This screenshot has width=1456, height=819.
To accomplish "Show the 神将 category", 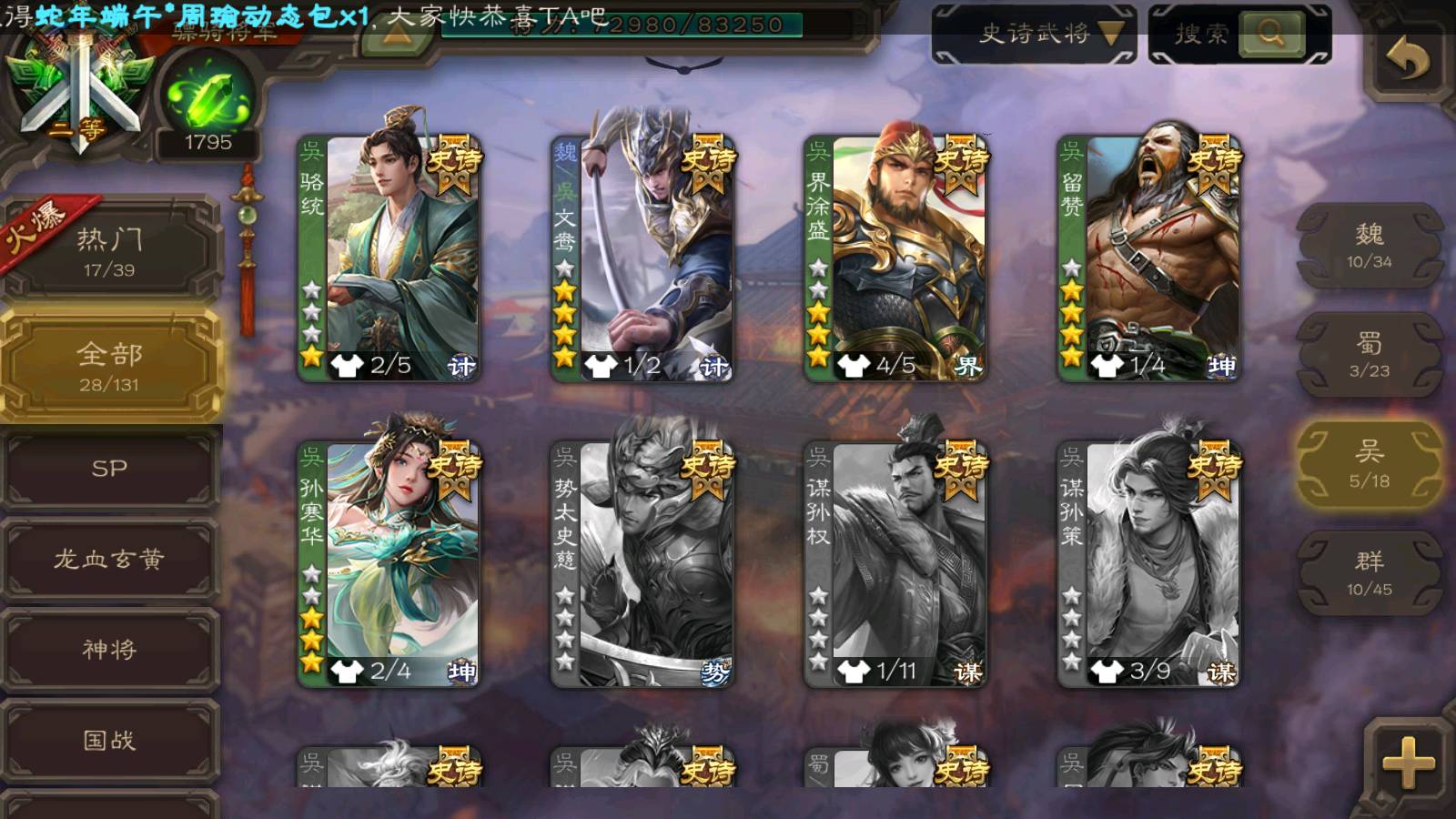I will pos(109,649).
